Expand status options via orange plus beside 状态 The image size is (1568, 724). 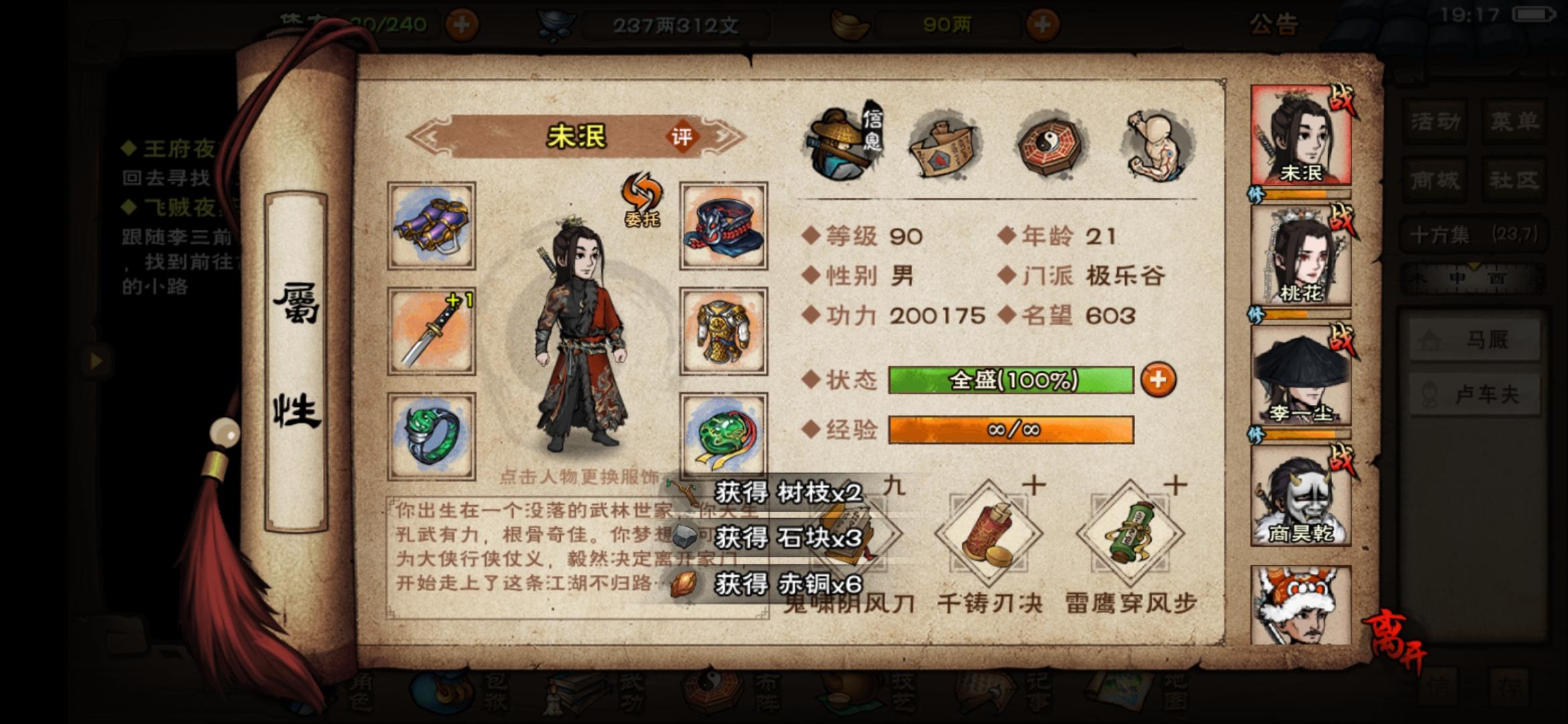click(x=1161, y=379)
